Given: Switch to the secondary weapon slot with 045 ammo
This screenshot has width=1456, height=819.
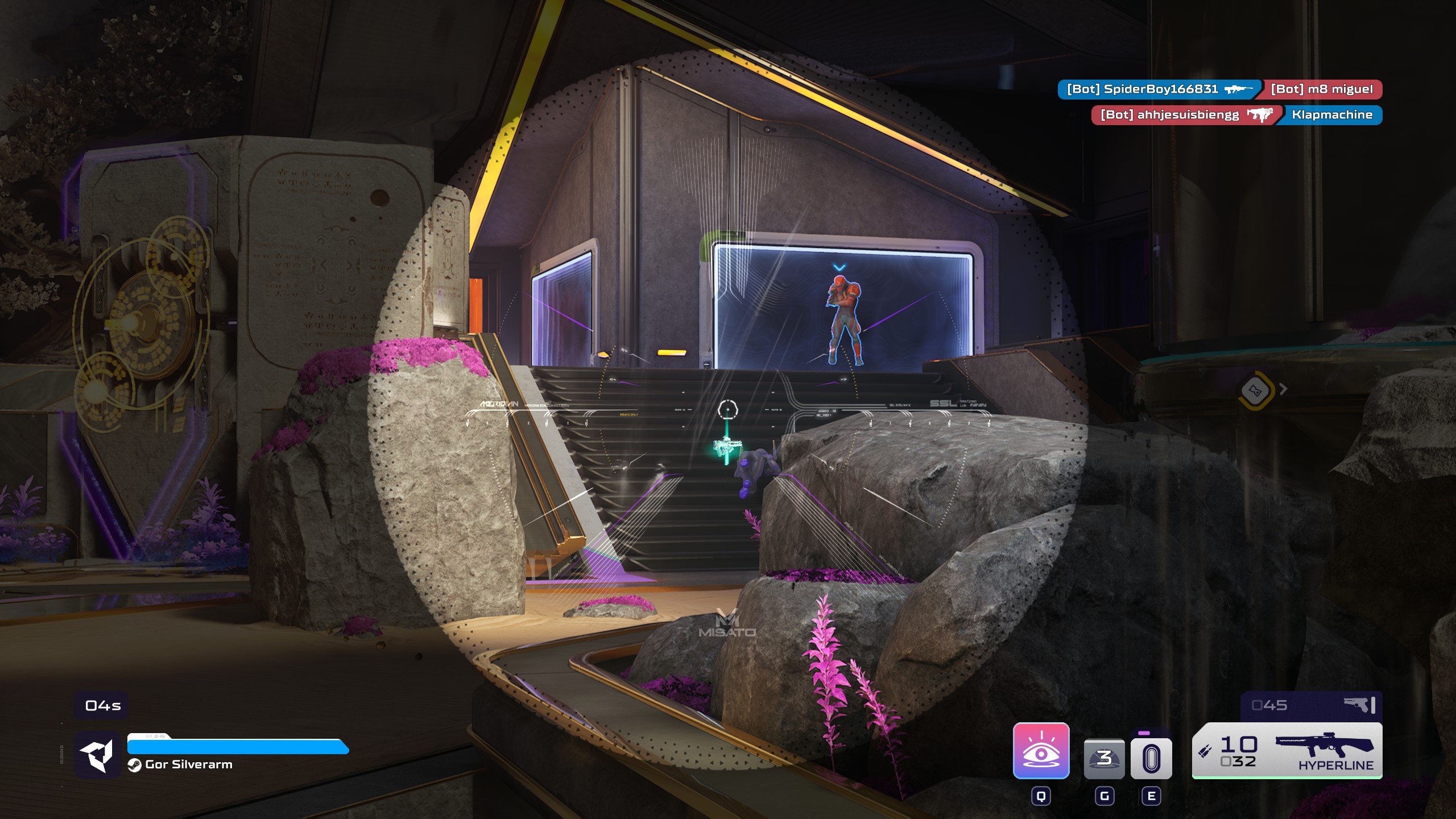Looking at the screenshot, I should [1310, 706].
